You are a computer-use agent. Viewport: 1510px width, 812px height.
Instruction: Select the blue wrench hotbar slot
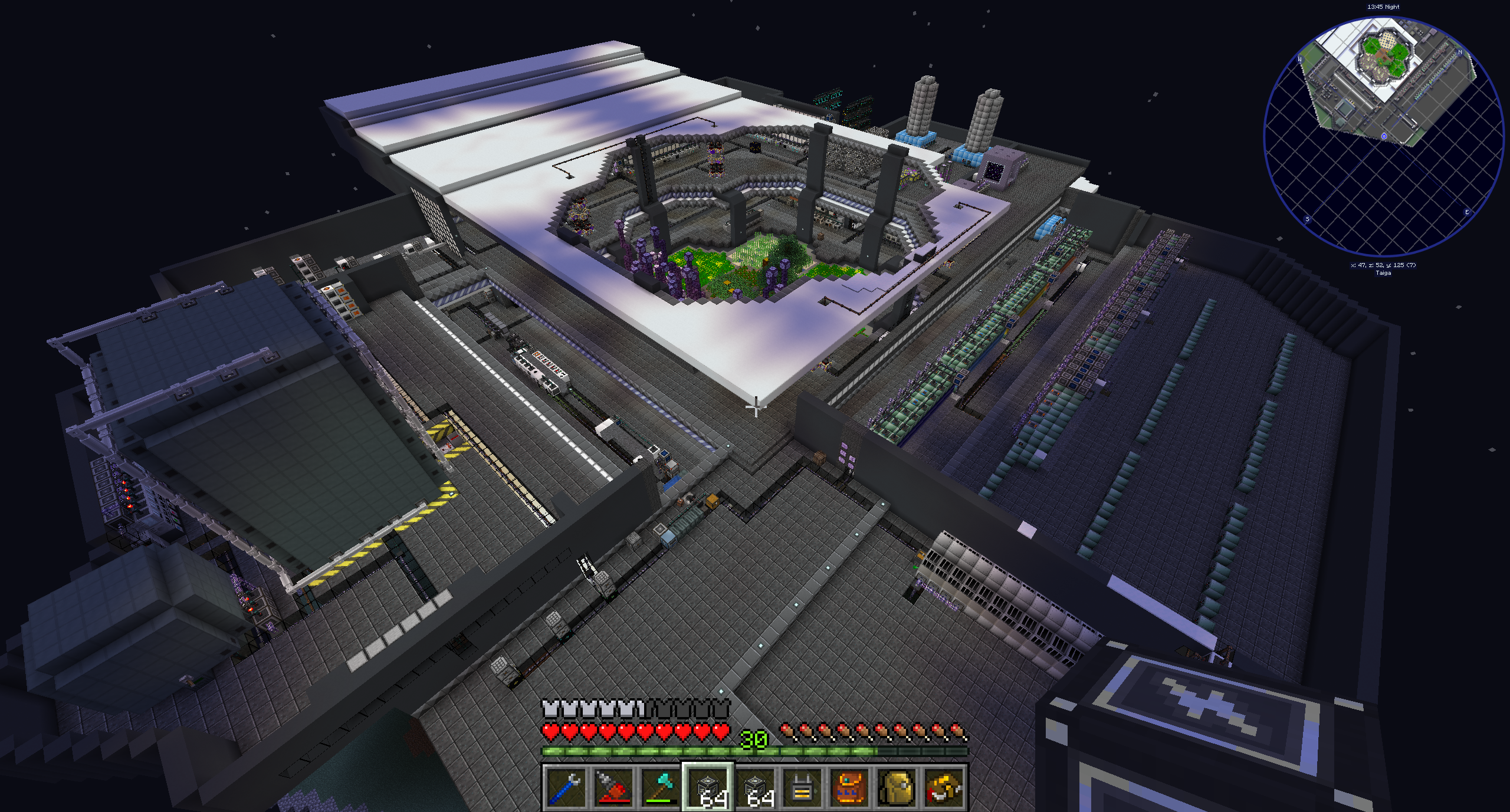(566, 788)
